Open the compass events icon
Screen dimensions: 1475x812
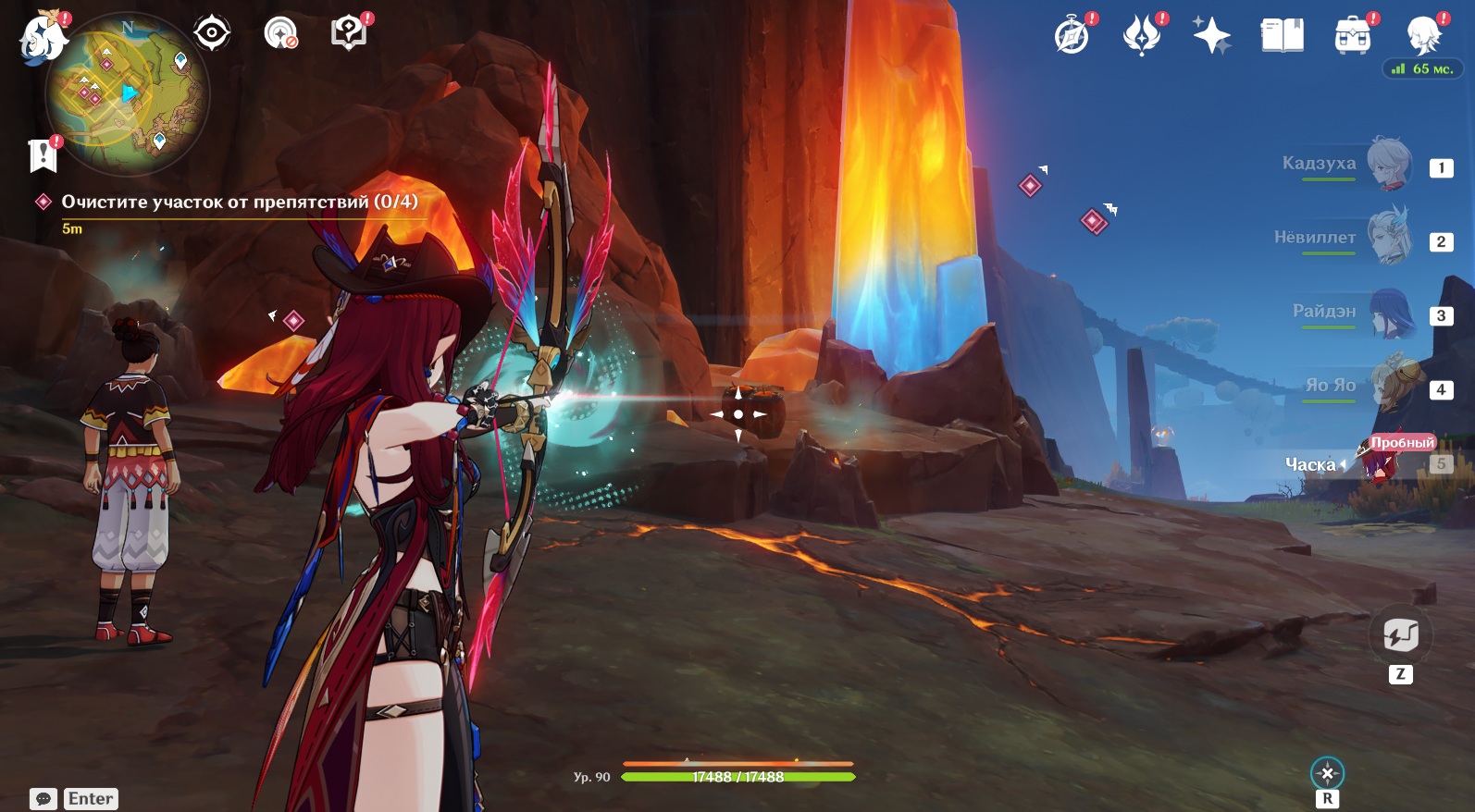(1072, 36)
